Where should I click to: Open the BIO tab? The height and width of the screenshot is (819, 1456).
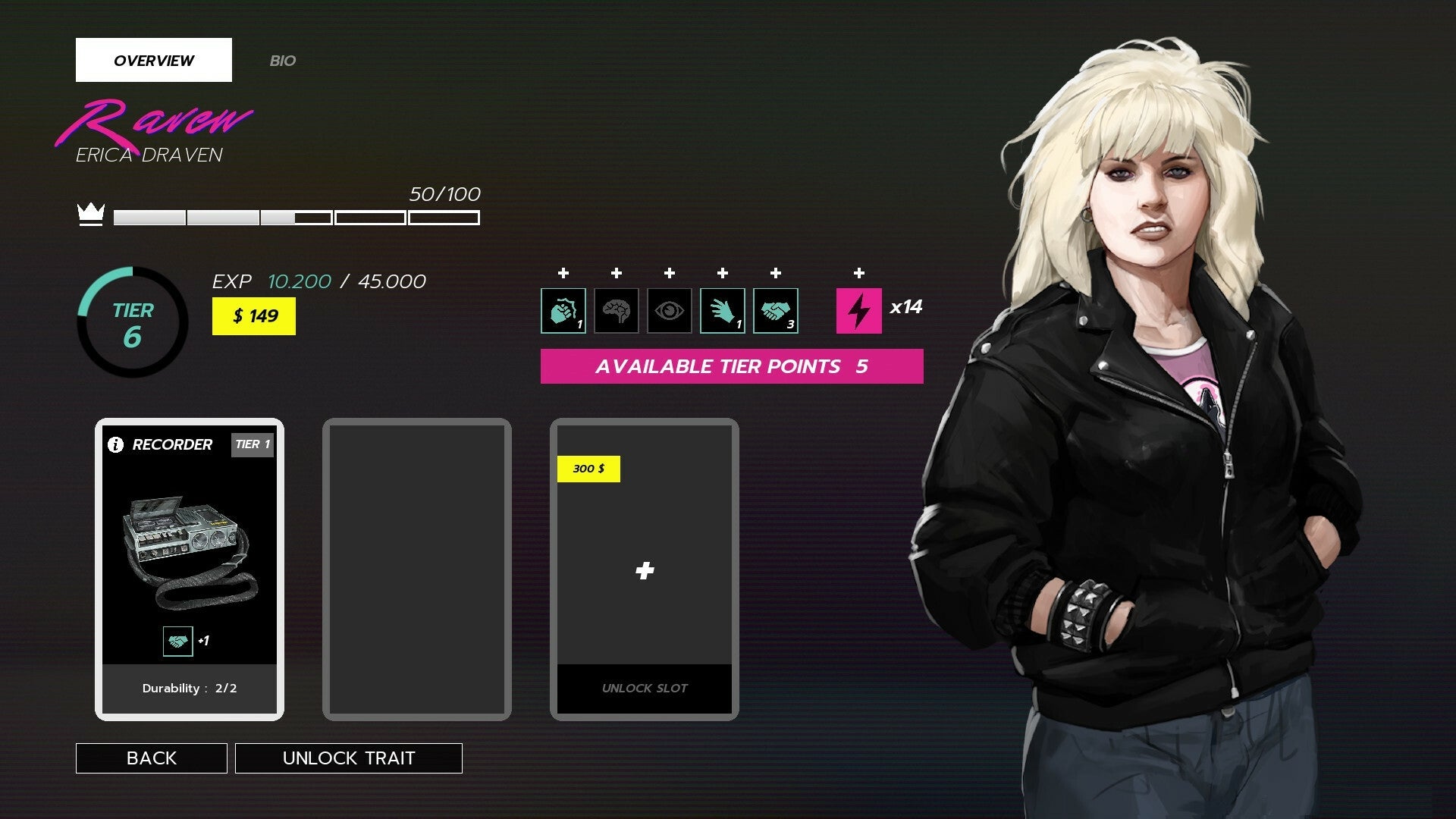tap(284, 61)
